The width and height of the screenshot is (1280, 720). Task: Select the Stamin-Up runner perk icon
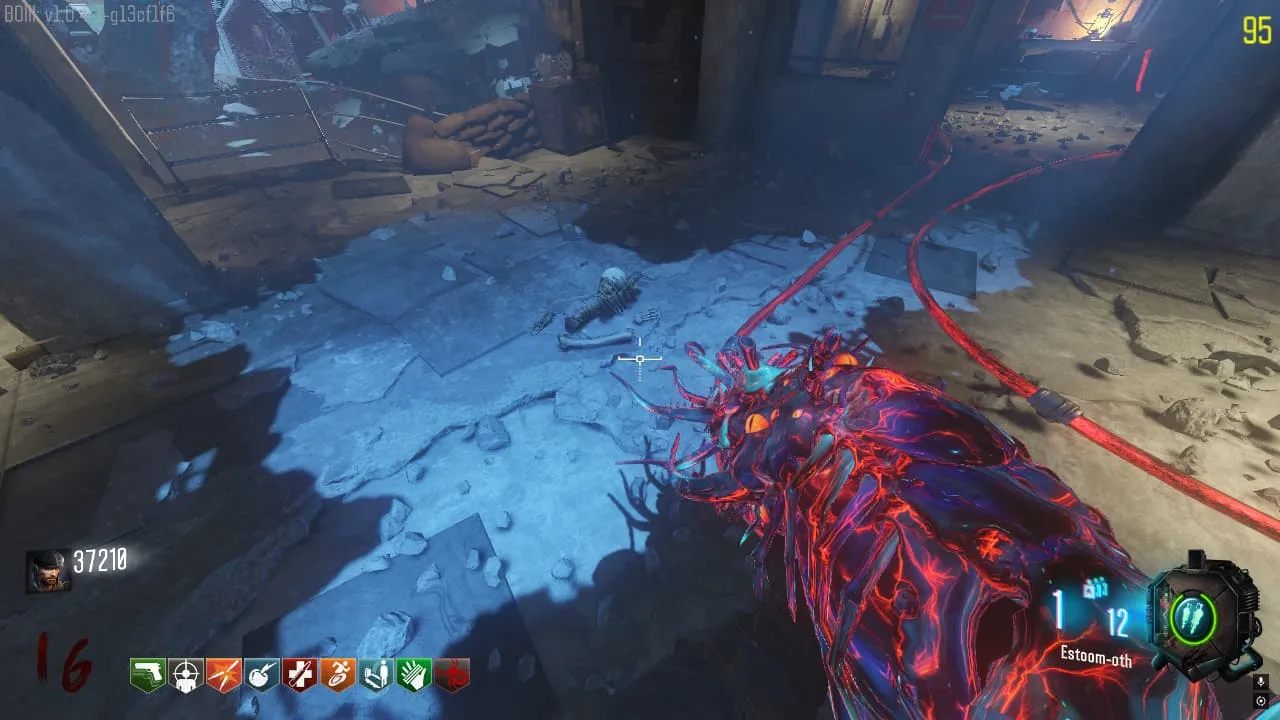point(338,675)
